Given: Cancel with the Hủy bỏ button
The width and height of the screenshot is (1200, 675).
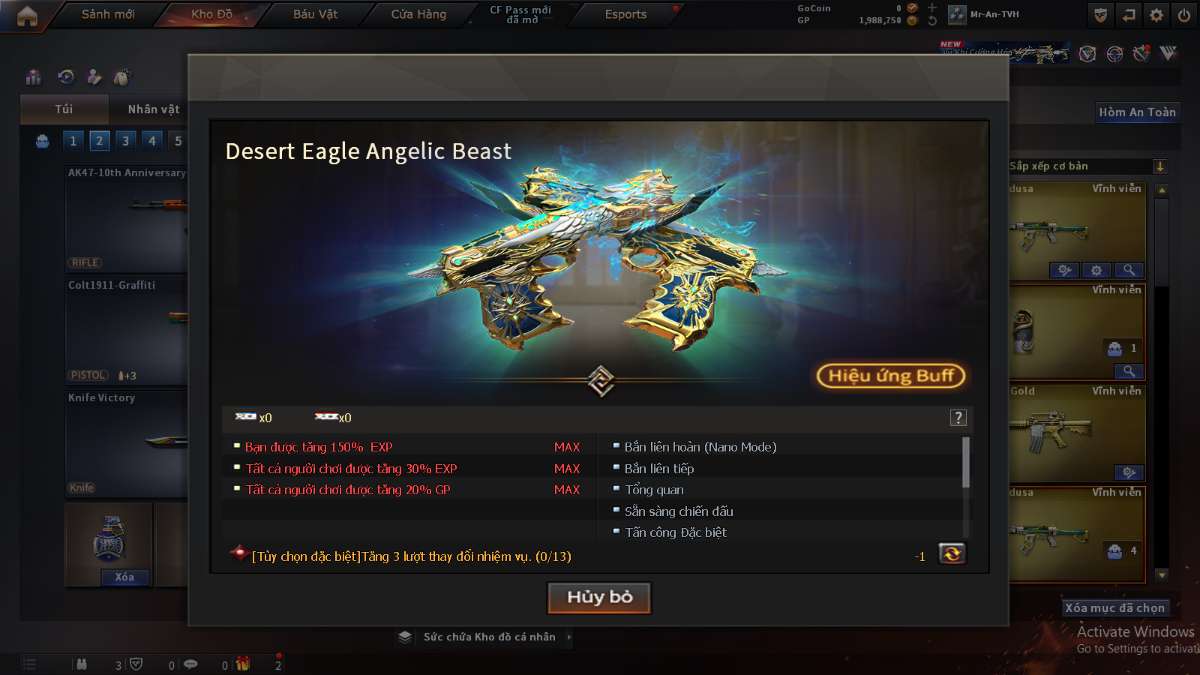Looking at the screenshot, I should (599, 597).
